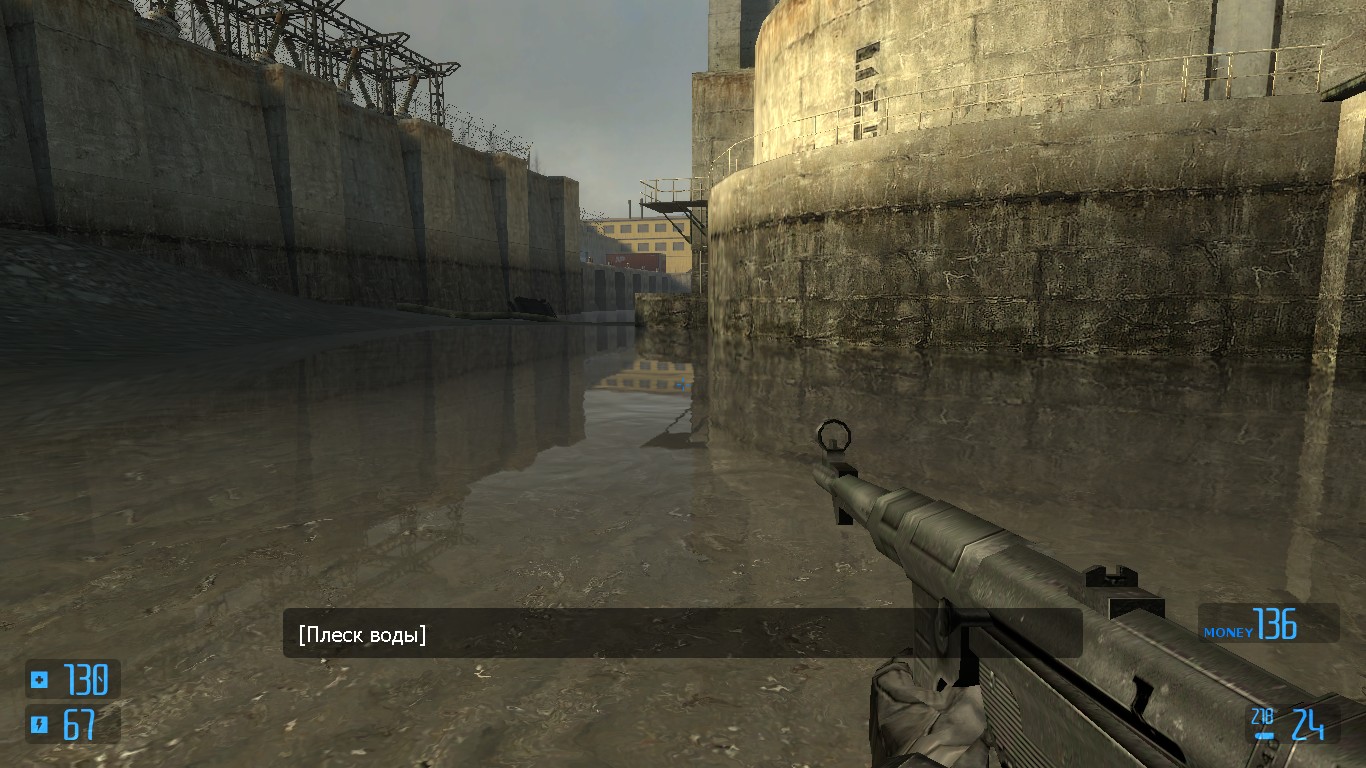This screenshot has height=768, width=1366.
Task: Click the ammo clip count 24
Action: tap(1308, 723)
